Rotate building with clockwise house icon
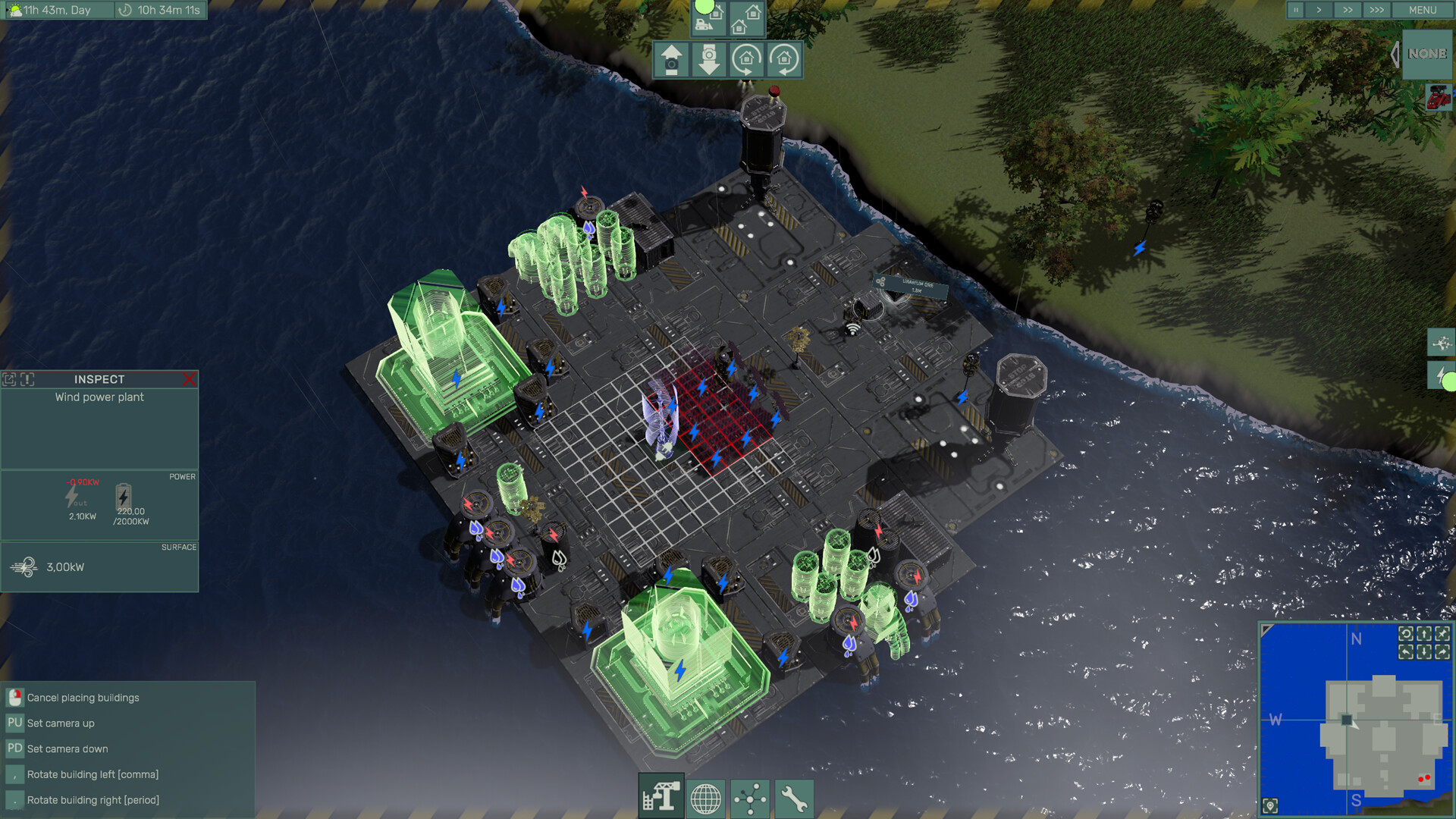1456x819 pixels. pos(746,60)
